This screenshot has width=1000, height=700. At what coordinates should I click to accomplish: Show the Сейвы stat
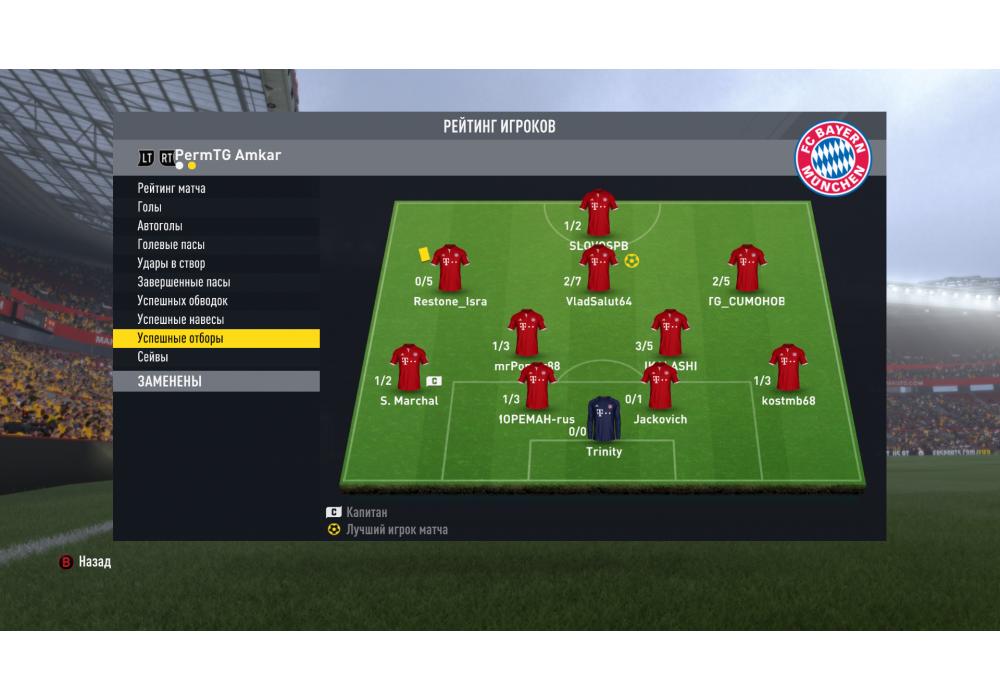[x=153, y=357]
